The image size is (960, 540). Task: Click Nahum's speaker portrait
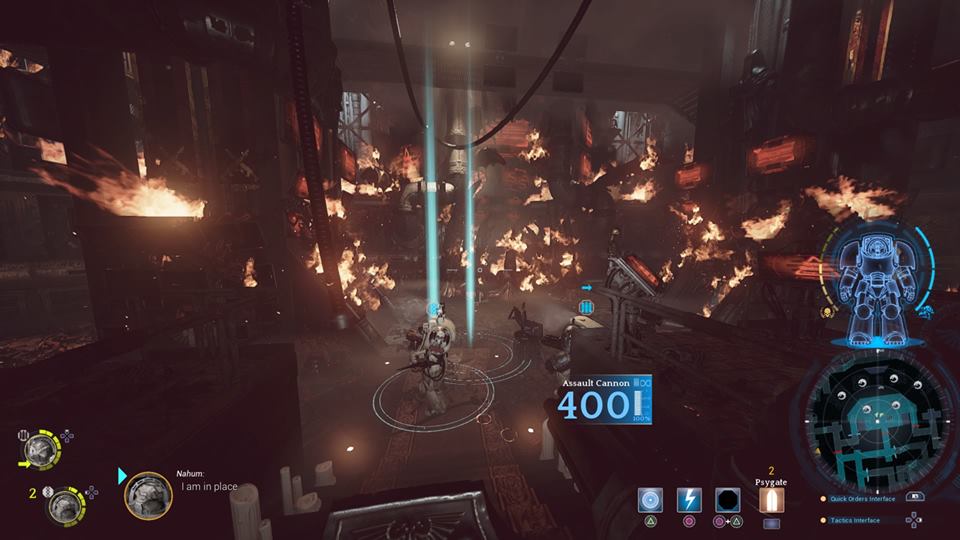point(147,495)
